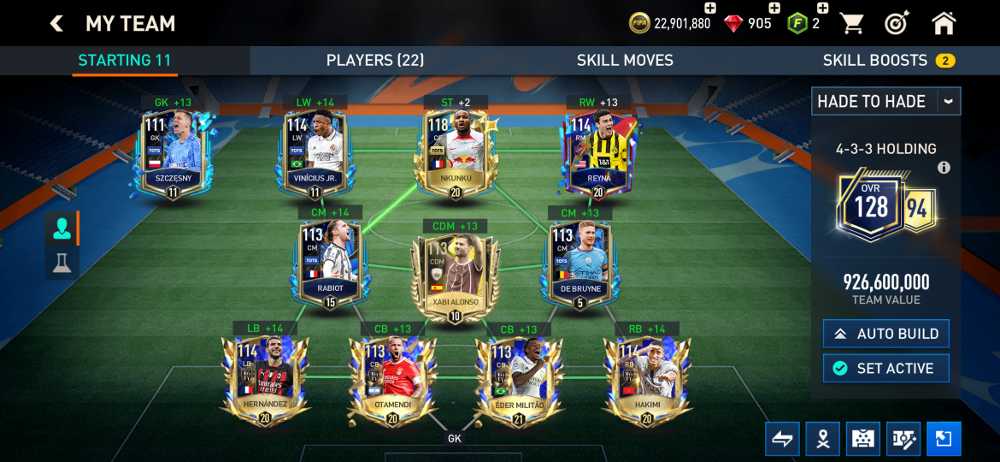
Task: Switch to the Players (22) tab
Action: 375,60
